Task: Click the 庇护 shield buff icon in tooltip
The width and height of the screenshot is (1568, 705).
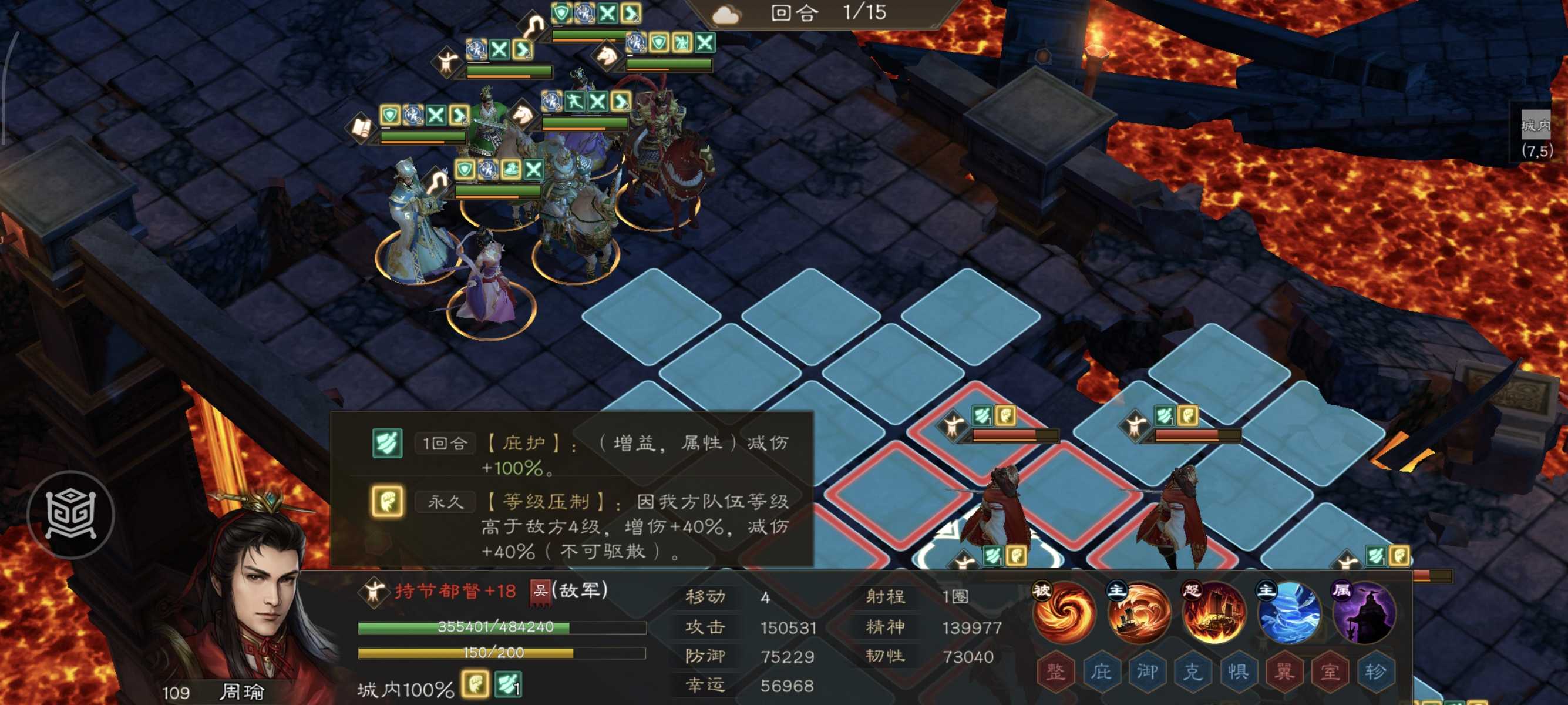Action: 387,444
